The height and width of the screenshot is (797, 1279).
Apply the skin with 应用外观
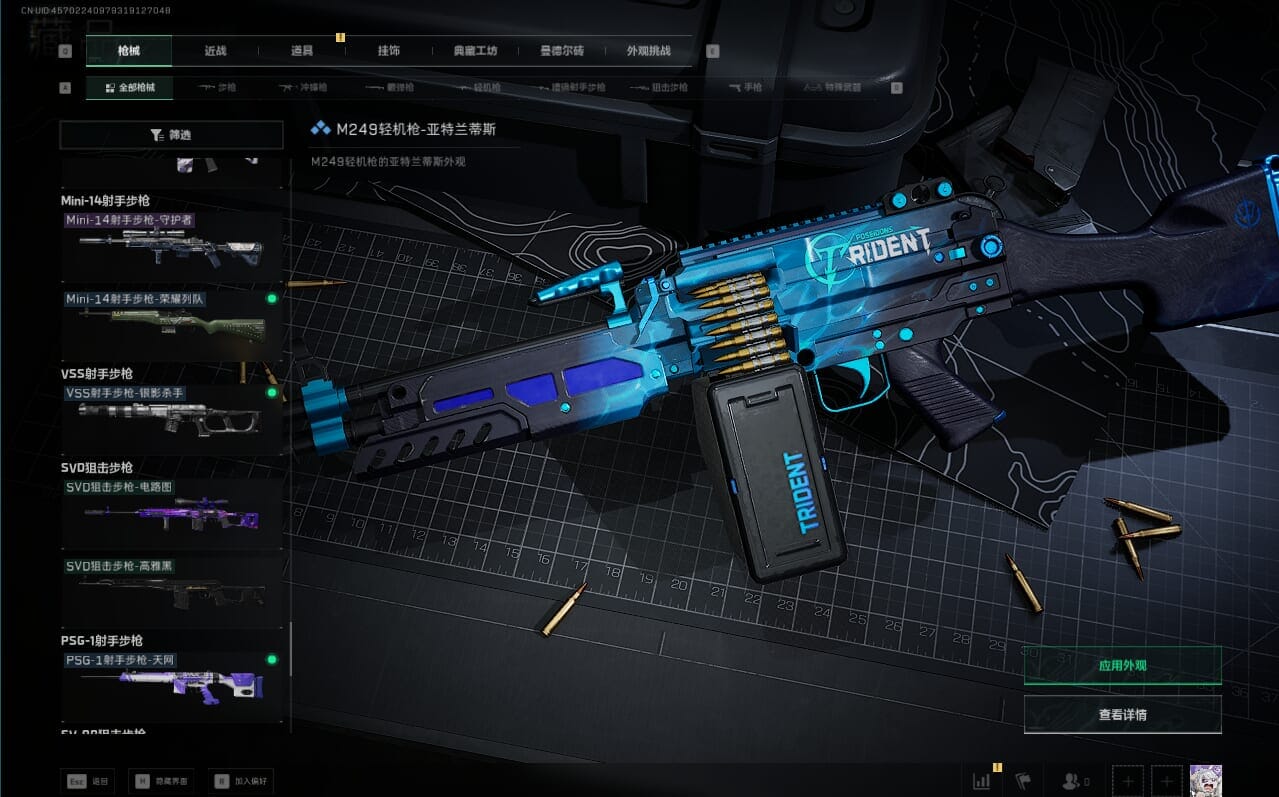(1122, 665)
